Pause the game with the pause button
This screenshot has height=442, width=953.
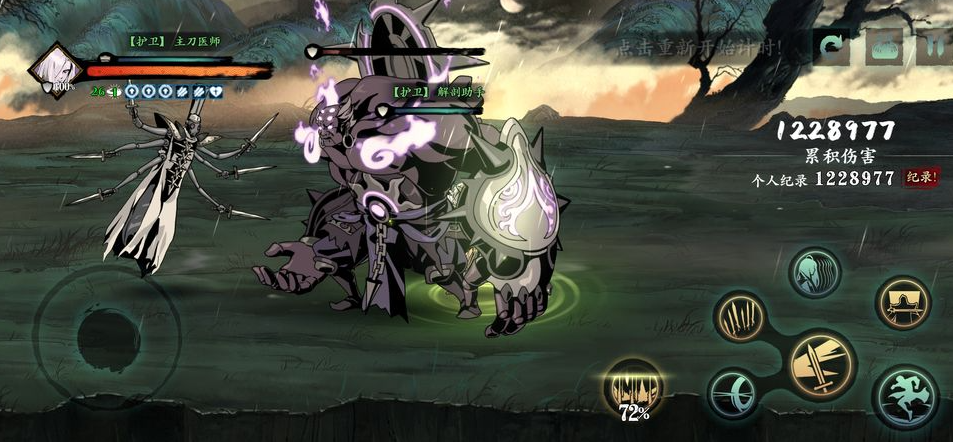(936, 47)
